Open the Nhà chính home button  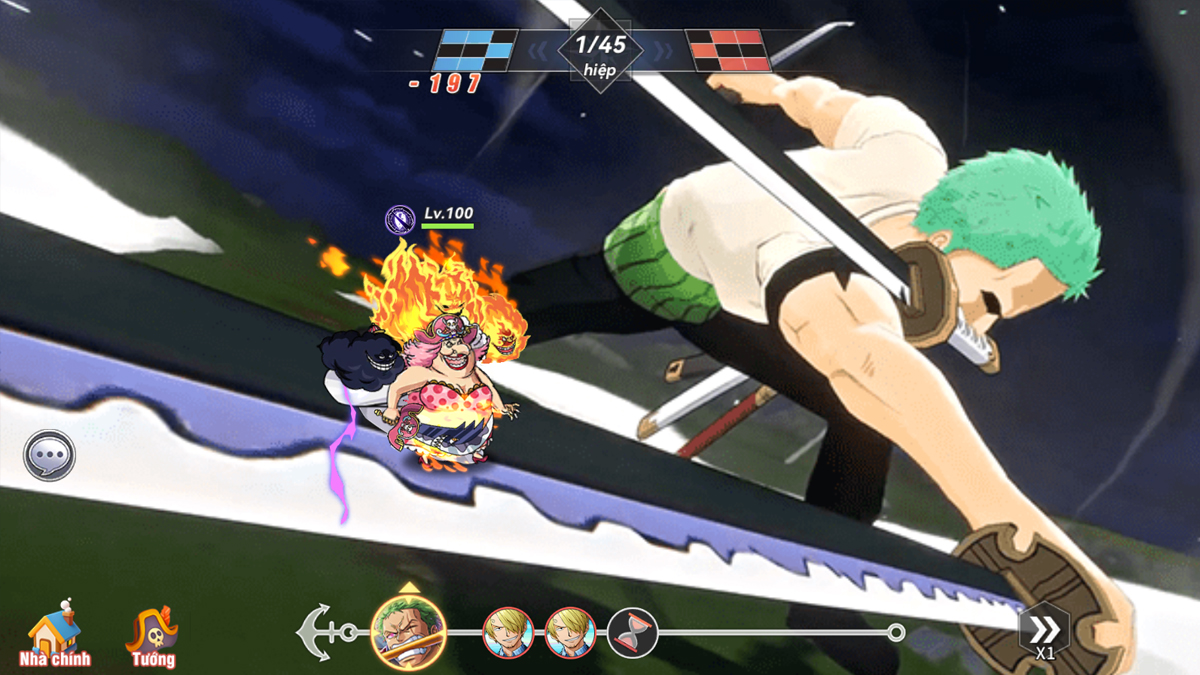click(55, 636)
